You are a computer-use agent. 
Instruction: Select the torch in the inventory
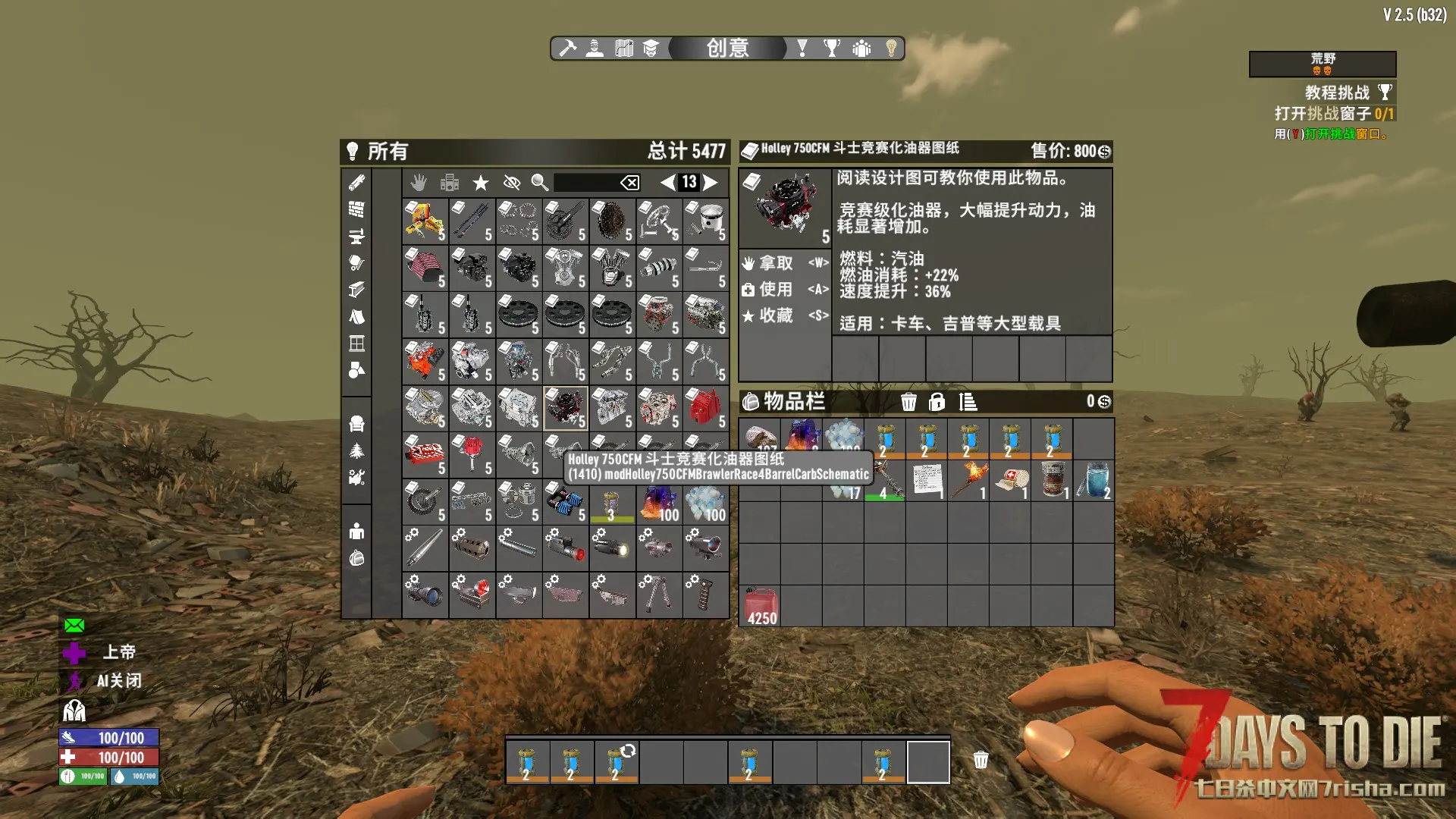click(969, 481)
